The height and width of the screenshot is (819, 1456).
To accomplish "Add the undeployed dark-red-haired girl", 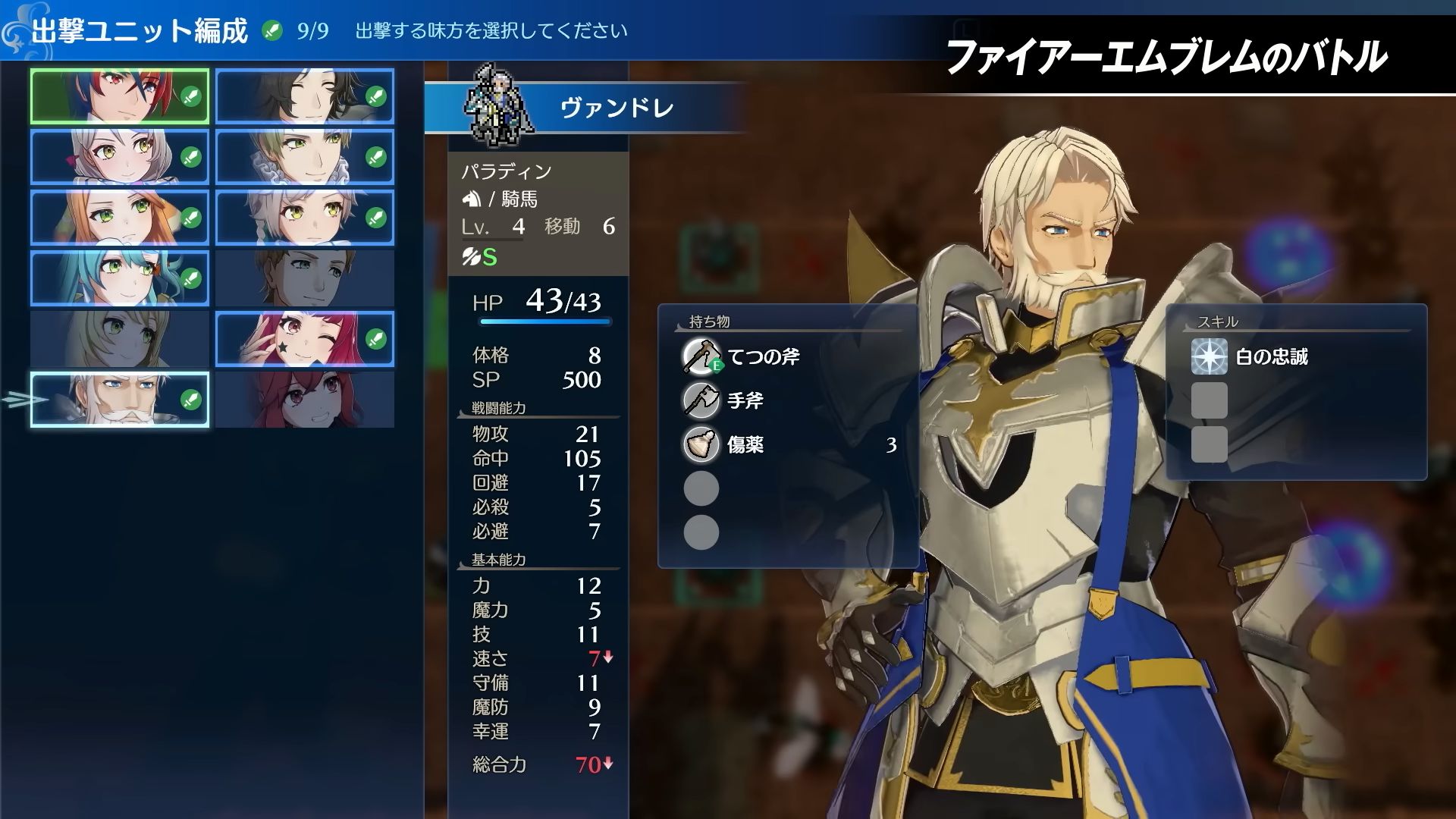I will 305,400.
